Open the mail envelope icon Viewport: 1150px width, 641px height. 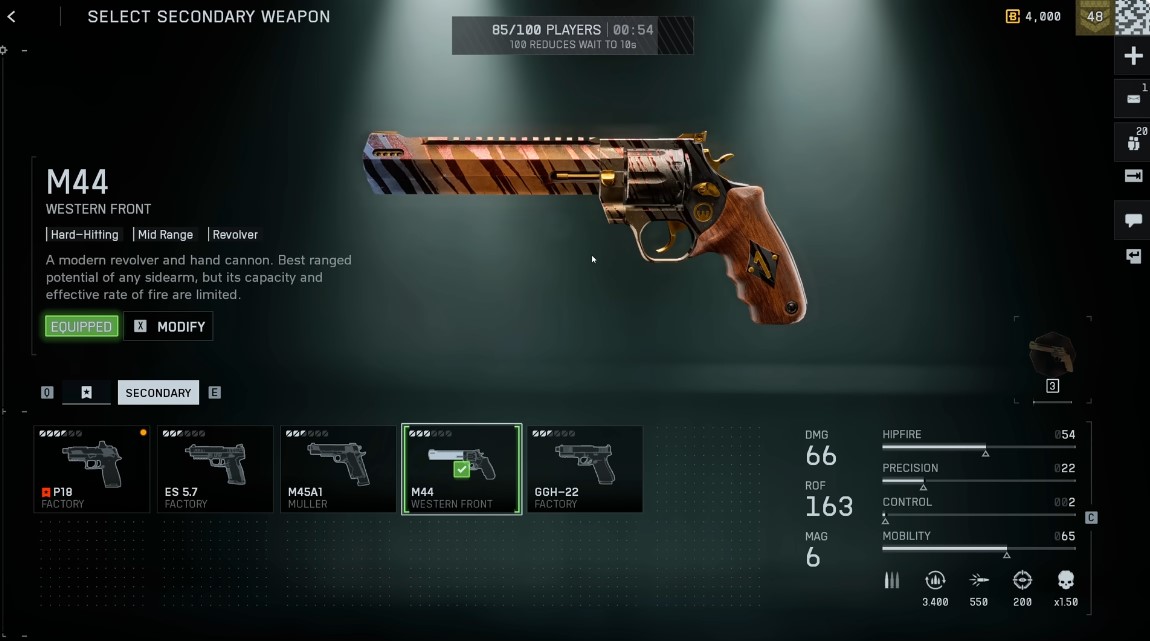[1133, 99]
